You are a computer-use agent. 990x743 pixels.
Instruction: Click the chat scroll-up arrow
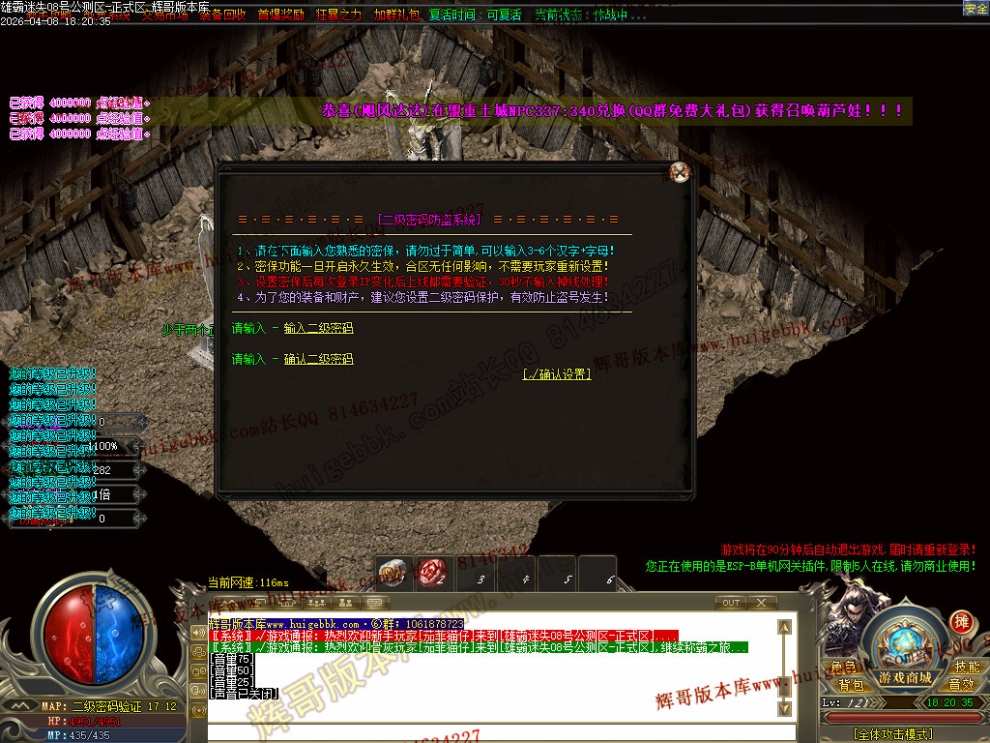[785, 627]
